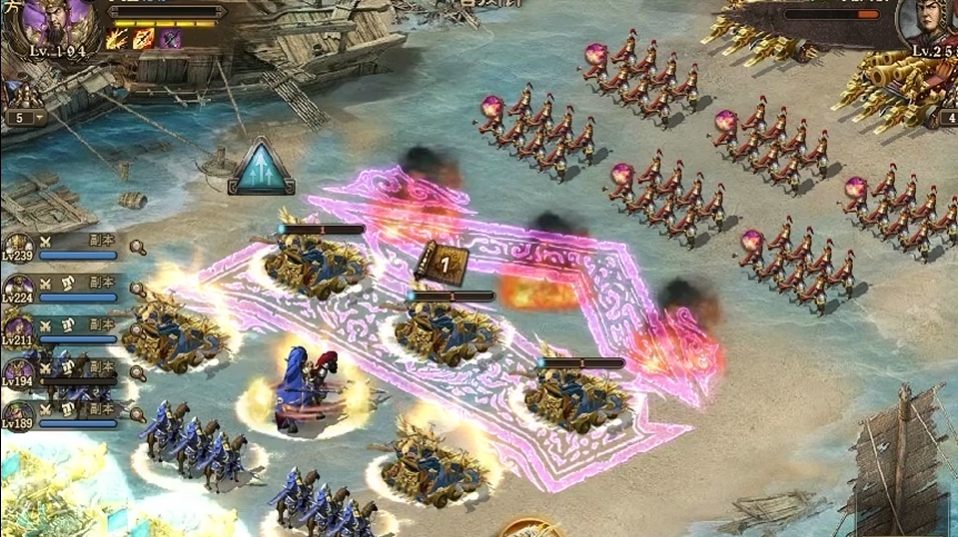Select the golden lightning skill icon
Image resolution: width=958 pixels, height=537 pixels.
pyautogui.click(x=115, y=39)
